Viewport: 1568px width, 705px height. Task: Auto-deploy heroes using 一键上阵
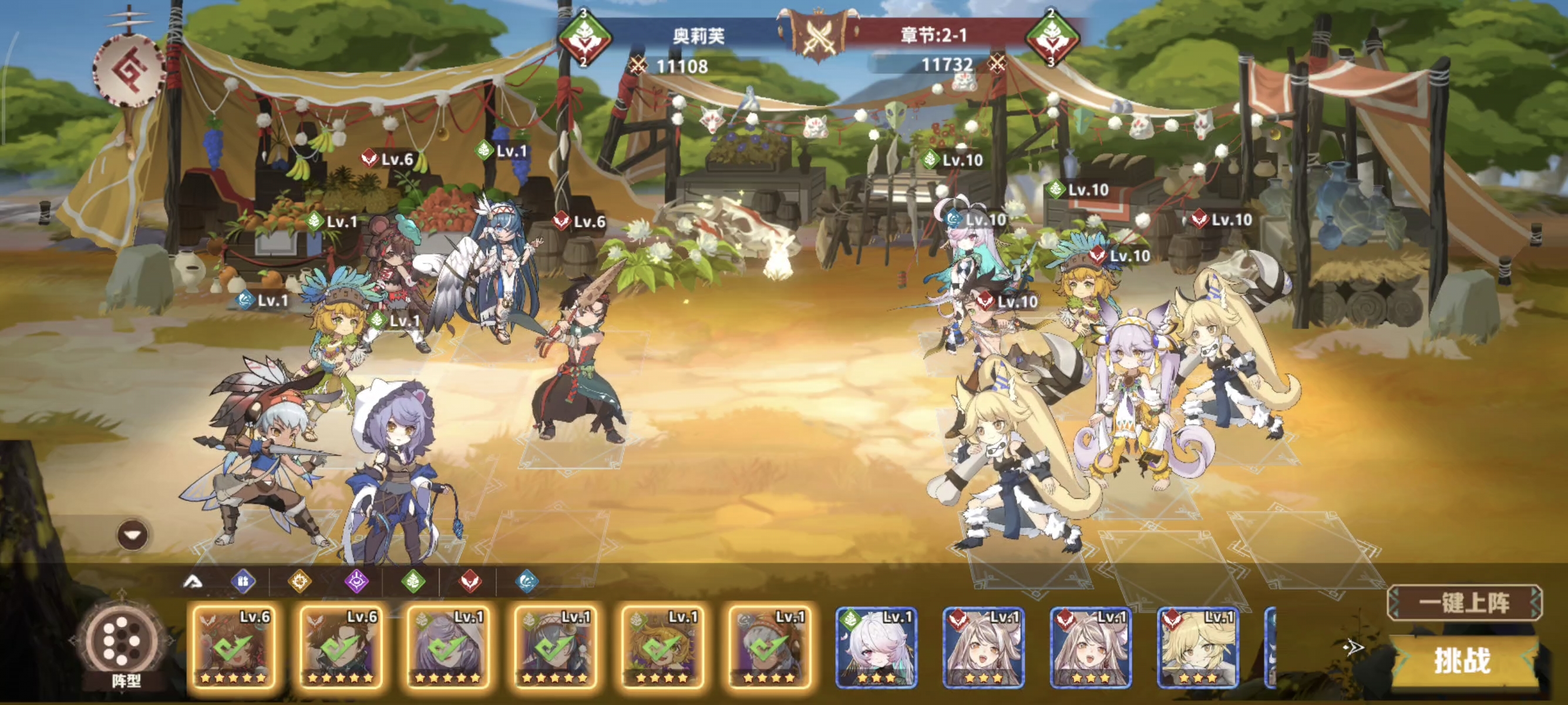pyautogui.click(x=1464, y=603)
